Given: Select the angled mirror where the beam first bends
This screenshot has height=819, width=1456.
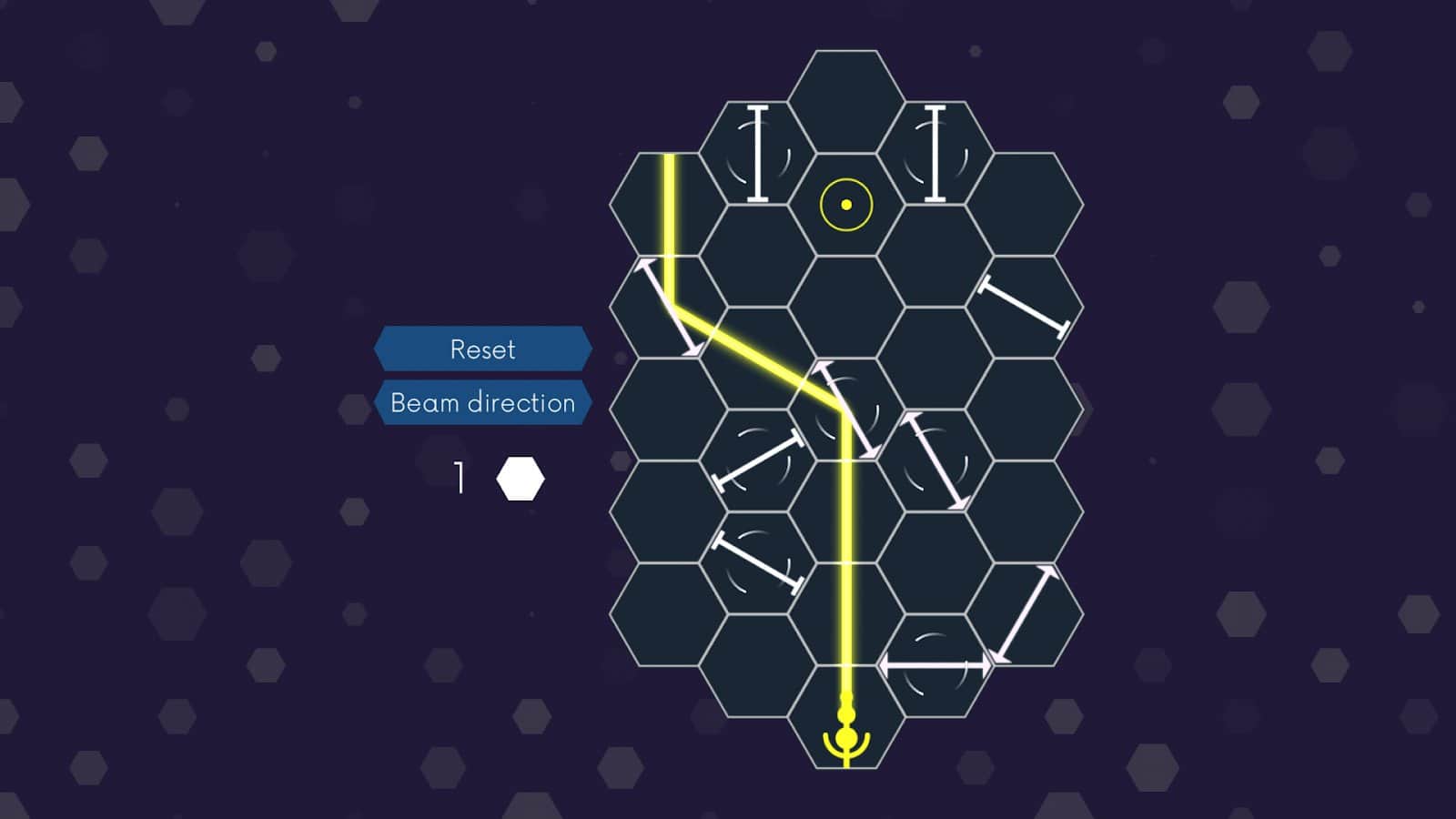Looking at the screenshot, I should [x=669, y=305].
